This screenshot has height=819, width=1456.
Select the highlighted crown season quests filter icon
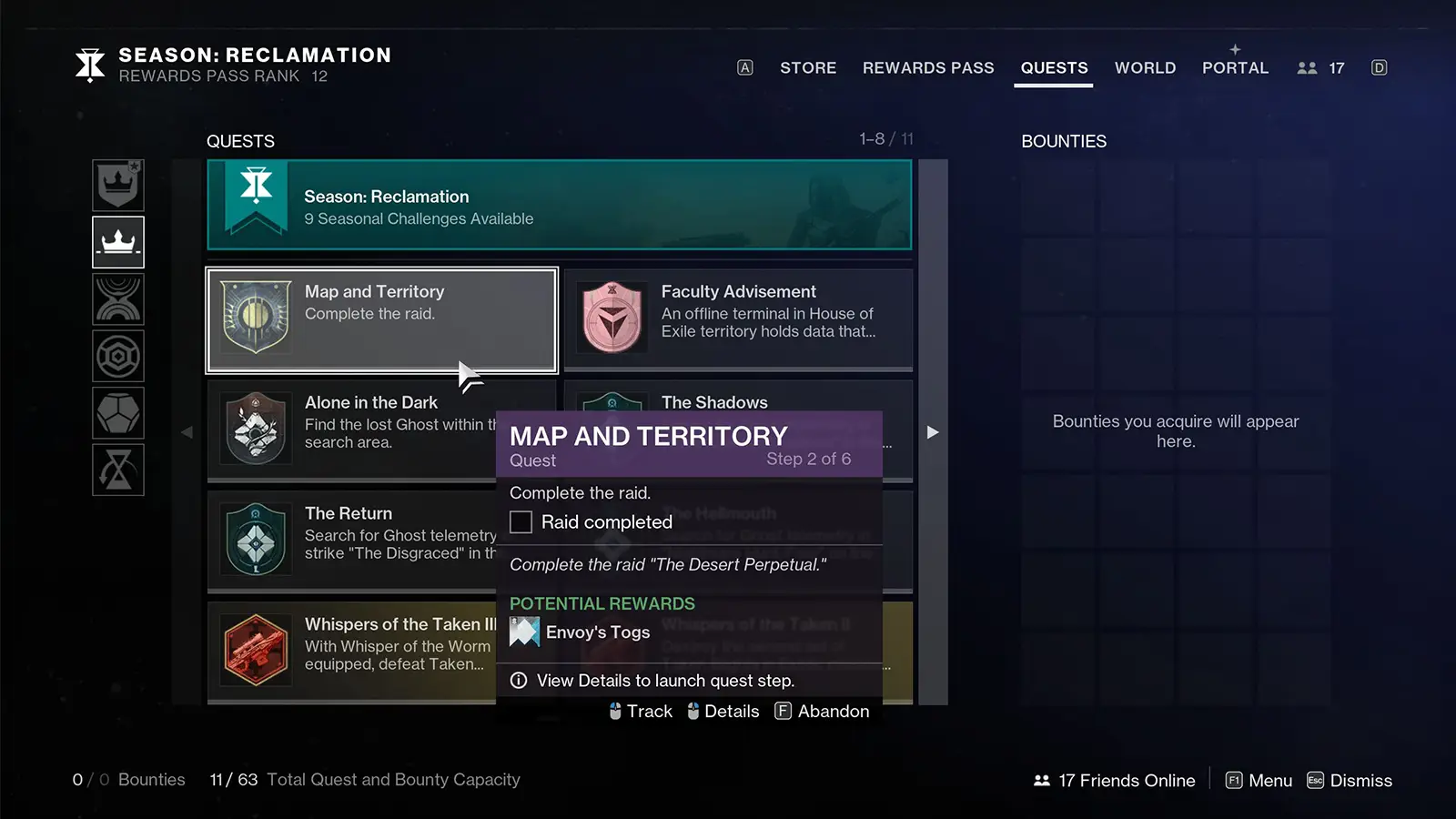point(118,242)
